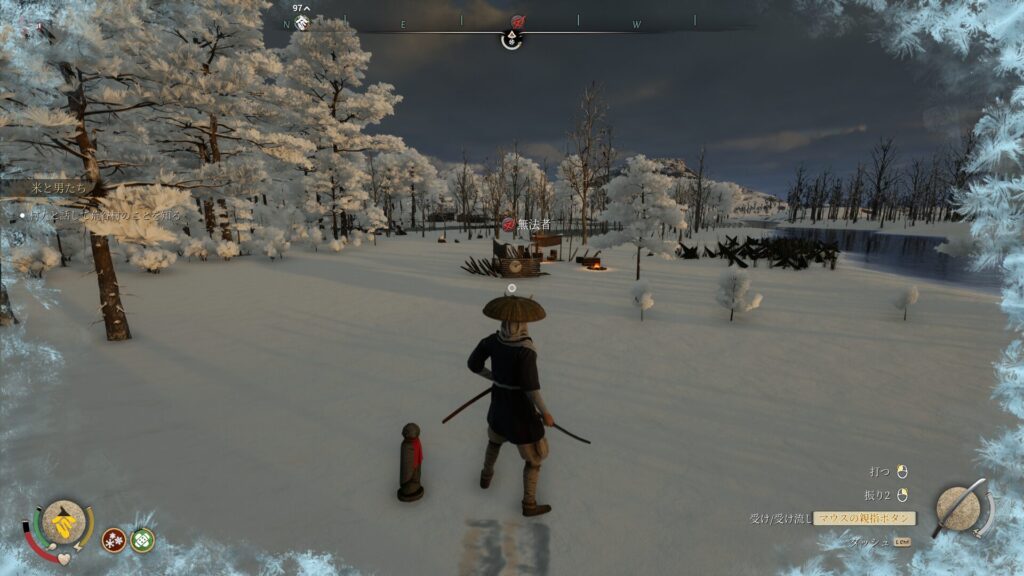Click the yellow sheaf character emblem
The height and width of the screenshot is (576, 1024).
63,521
